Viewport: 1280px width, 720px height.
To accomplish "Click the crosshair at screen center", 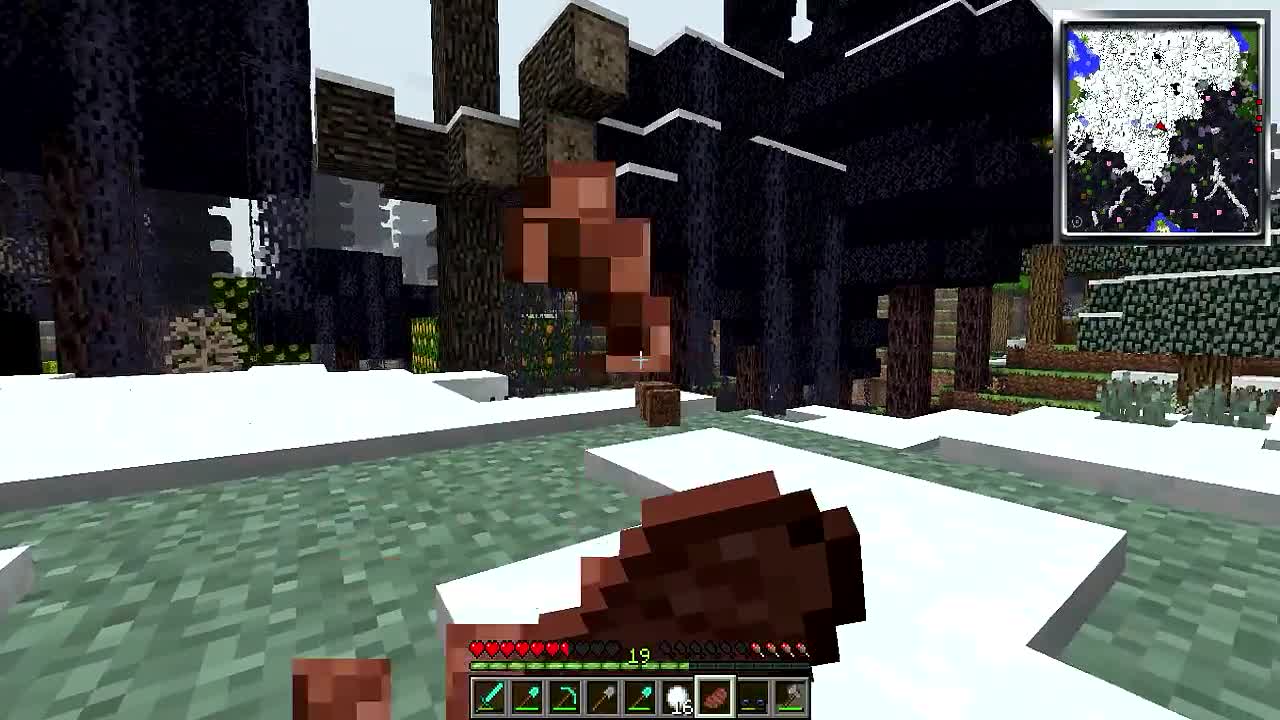I will pyautogui.click(x=640, y=360).
